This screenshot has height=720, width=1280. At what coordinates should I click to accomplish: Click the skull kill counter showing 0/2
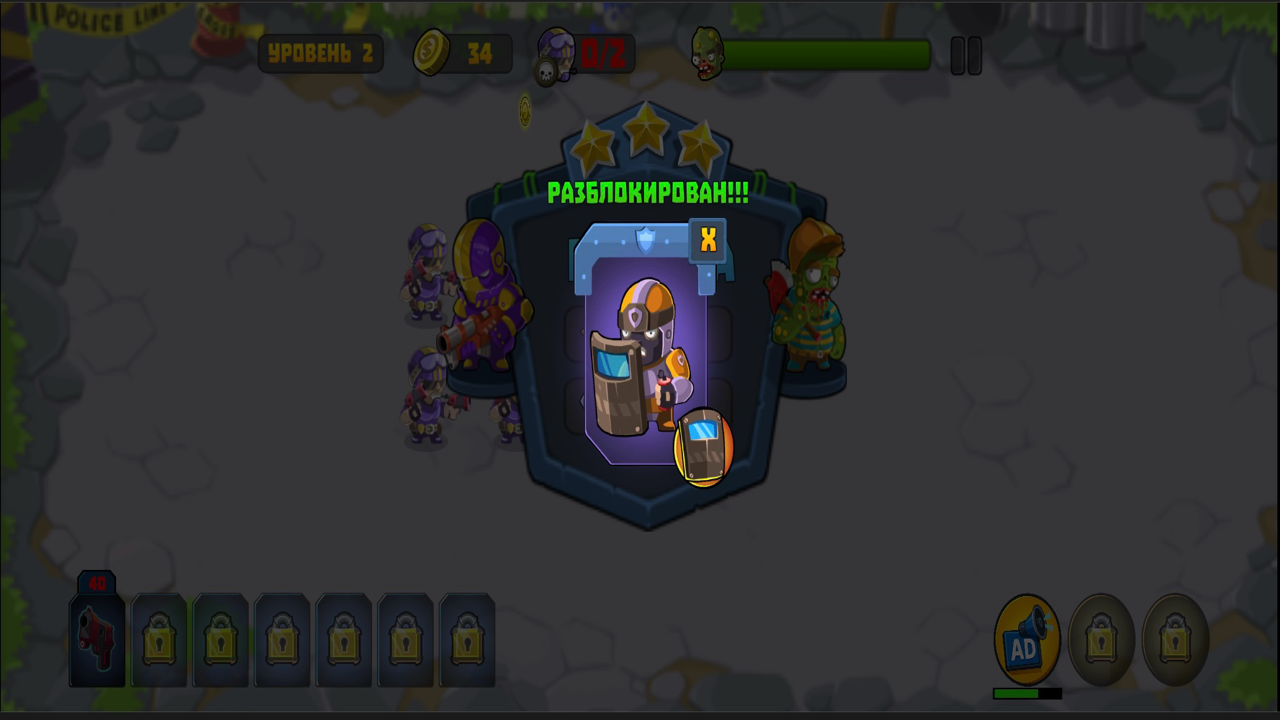point(585,53)
